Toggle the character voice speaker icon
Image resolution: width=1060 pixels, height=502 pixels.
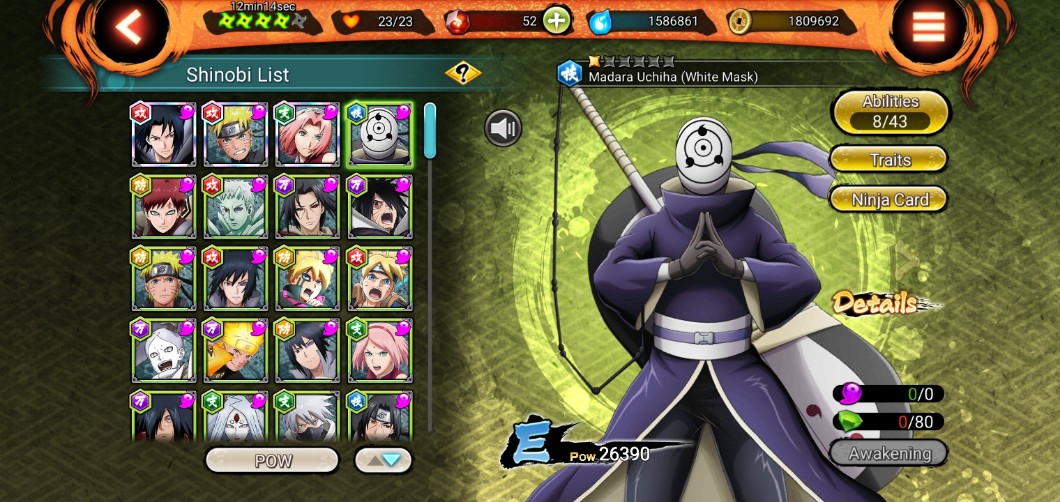point(504,128)
